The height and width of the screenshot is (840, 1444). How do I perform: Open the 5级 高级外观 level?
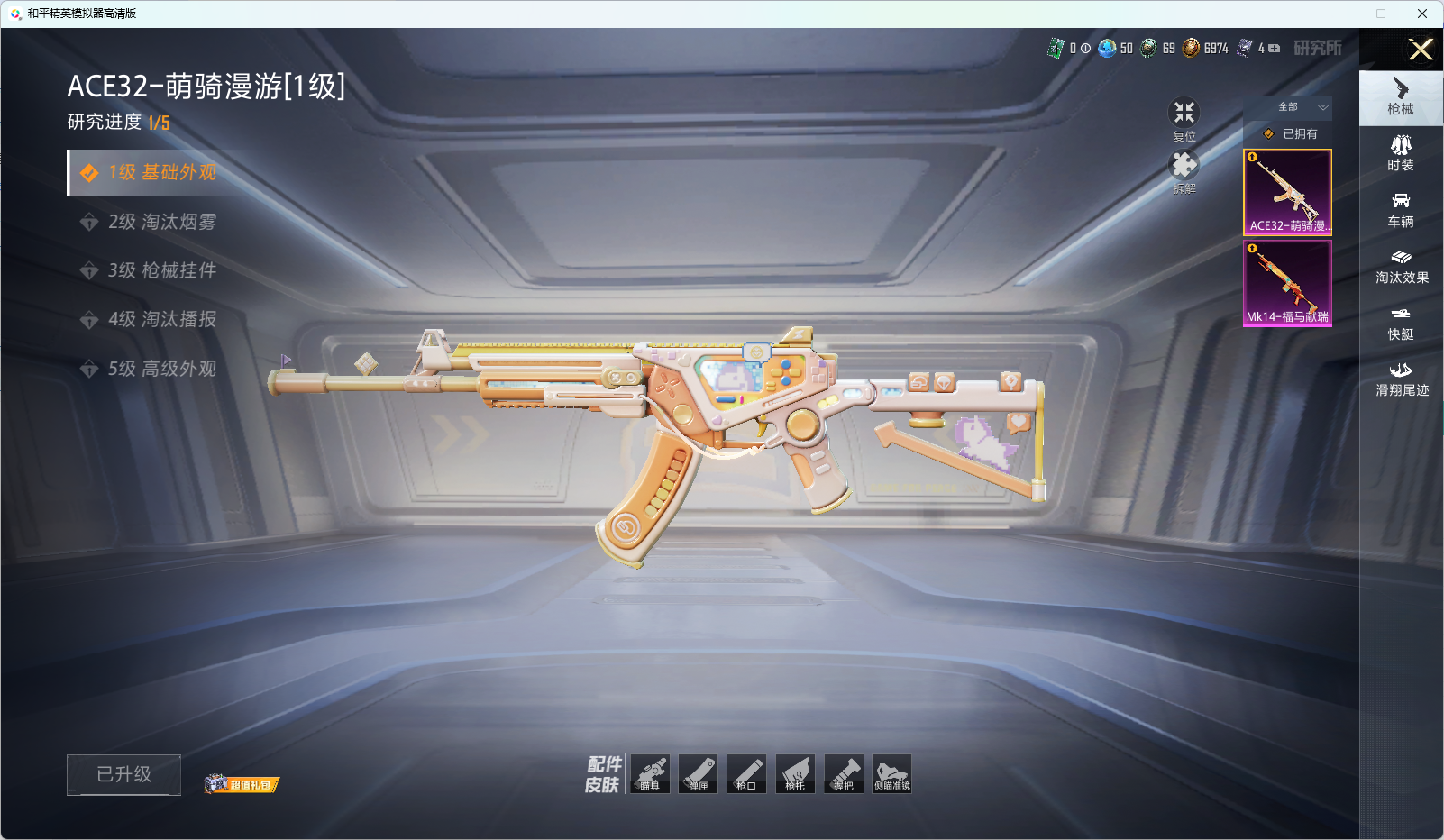pos(162,369)
